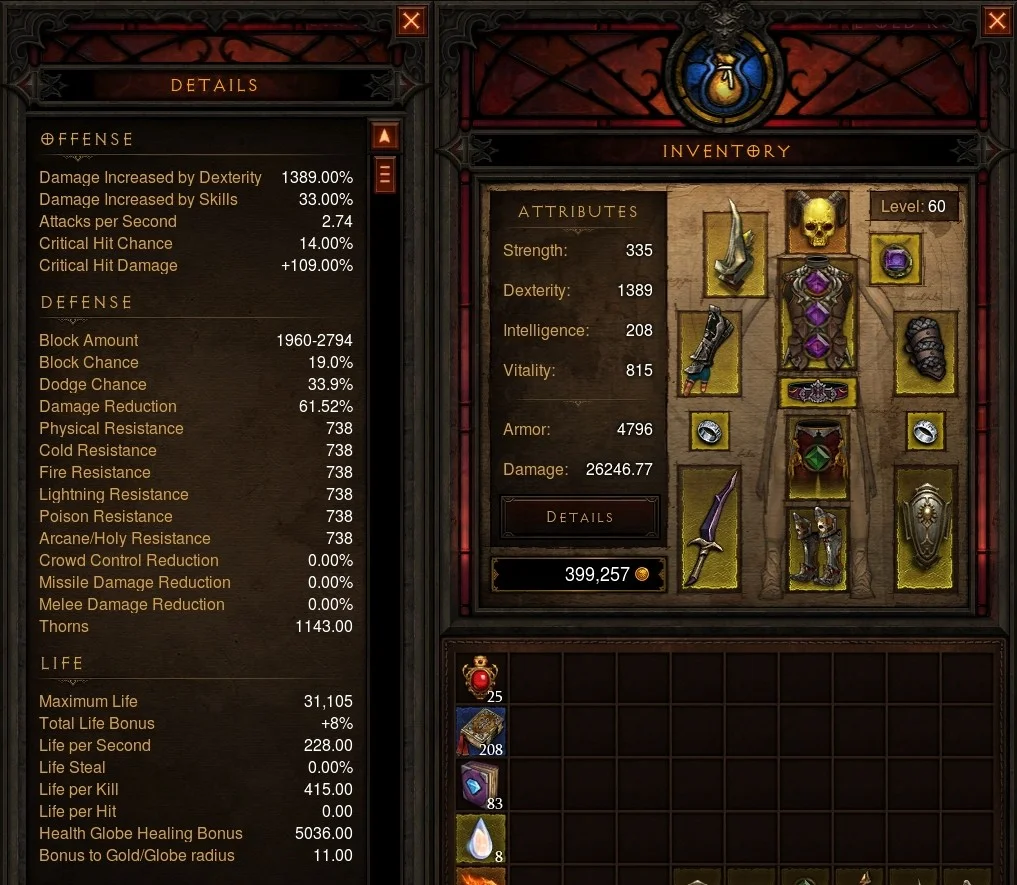Select the purple dagger weapon slot
Image resolution: width=1017 pixels, height=885 pixels.
pyautogui.click(x=710, y=527)
